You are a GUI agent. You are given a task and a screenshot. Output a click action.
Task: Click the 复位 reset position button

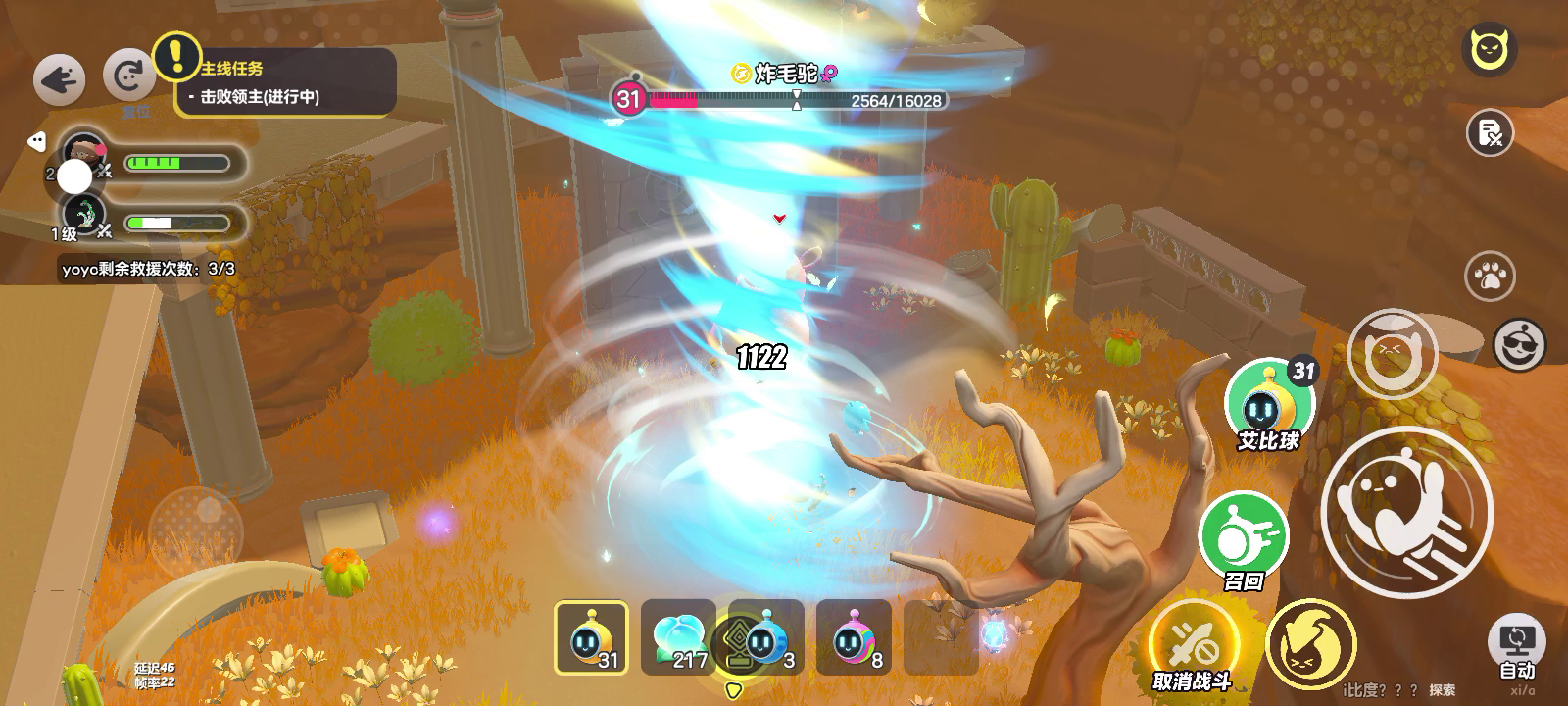[x=129, y=77]
